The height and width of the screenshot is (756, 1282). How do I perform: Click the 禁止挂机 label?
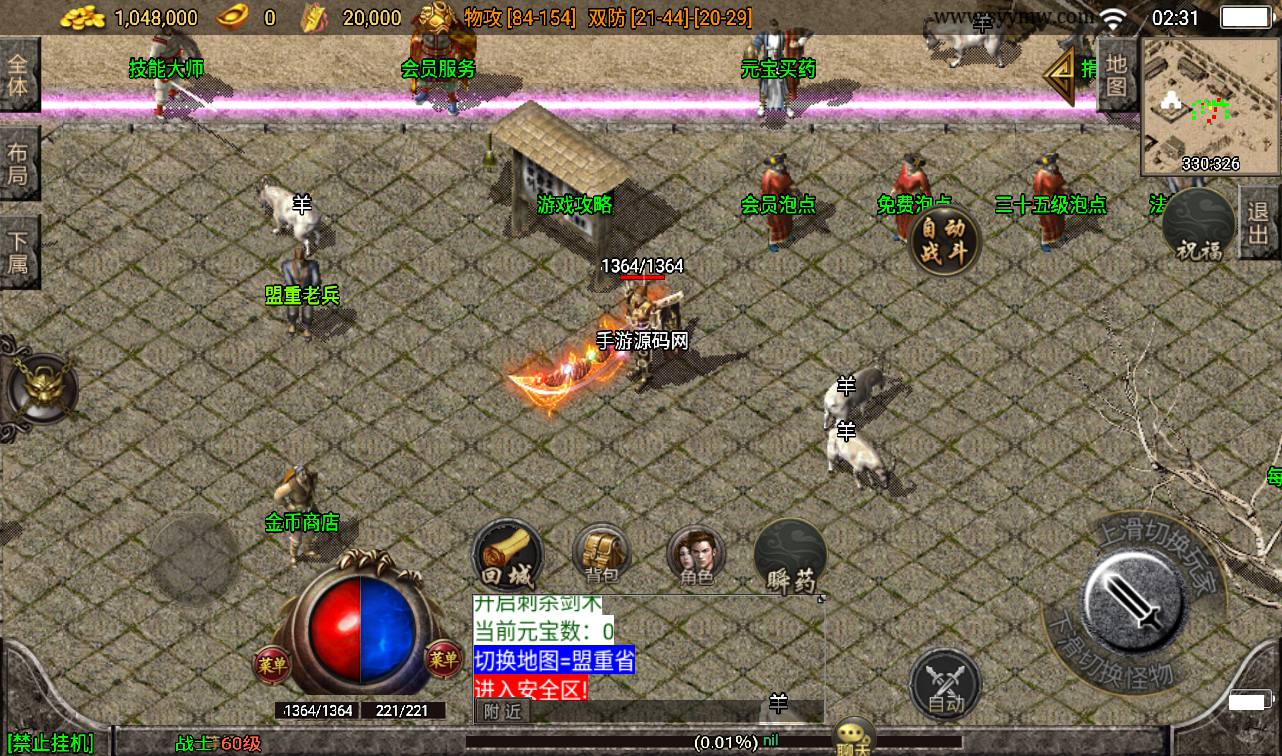52,743
